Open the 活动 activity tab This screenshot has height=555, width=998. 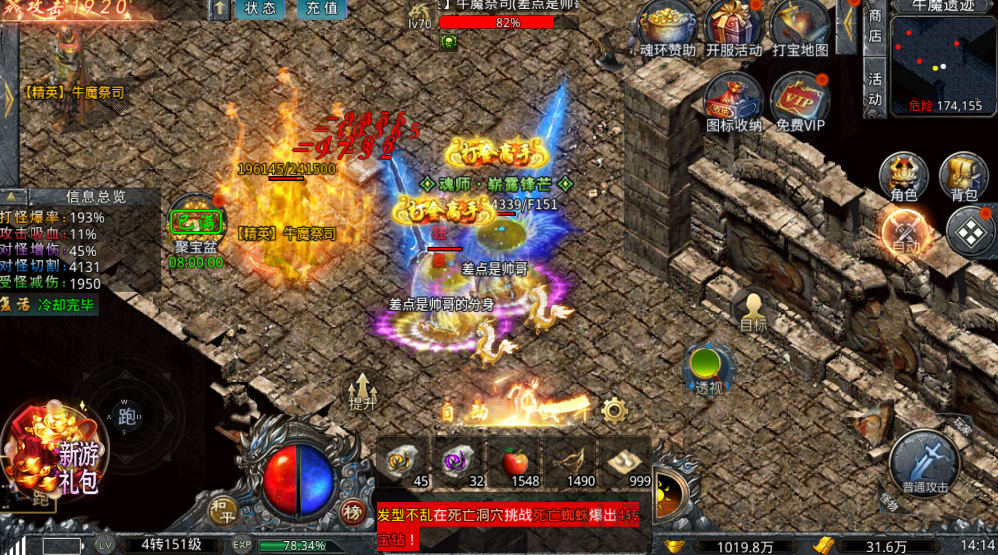tap(875, 88)
